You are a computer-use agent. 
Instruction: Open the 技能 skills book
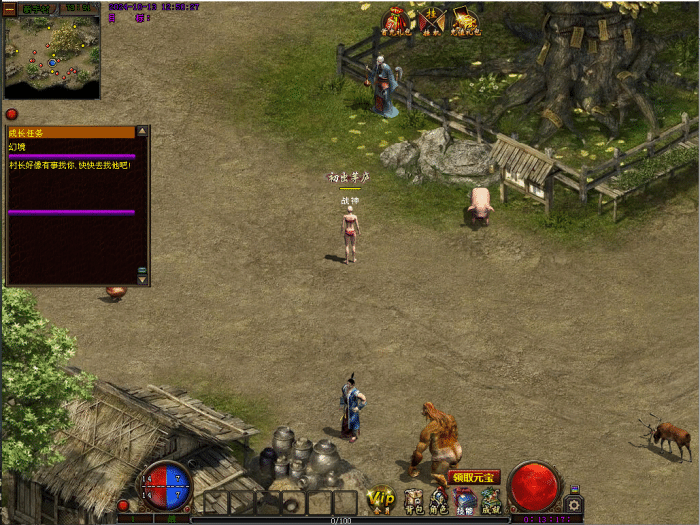(465, 501)
